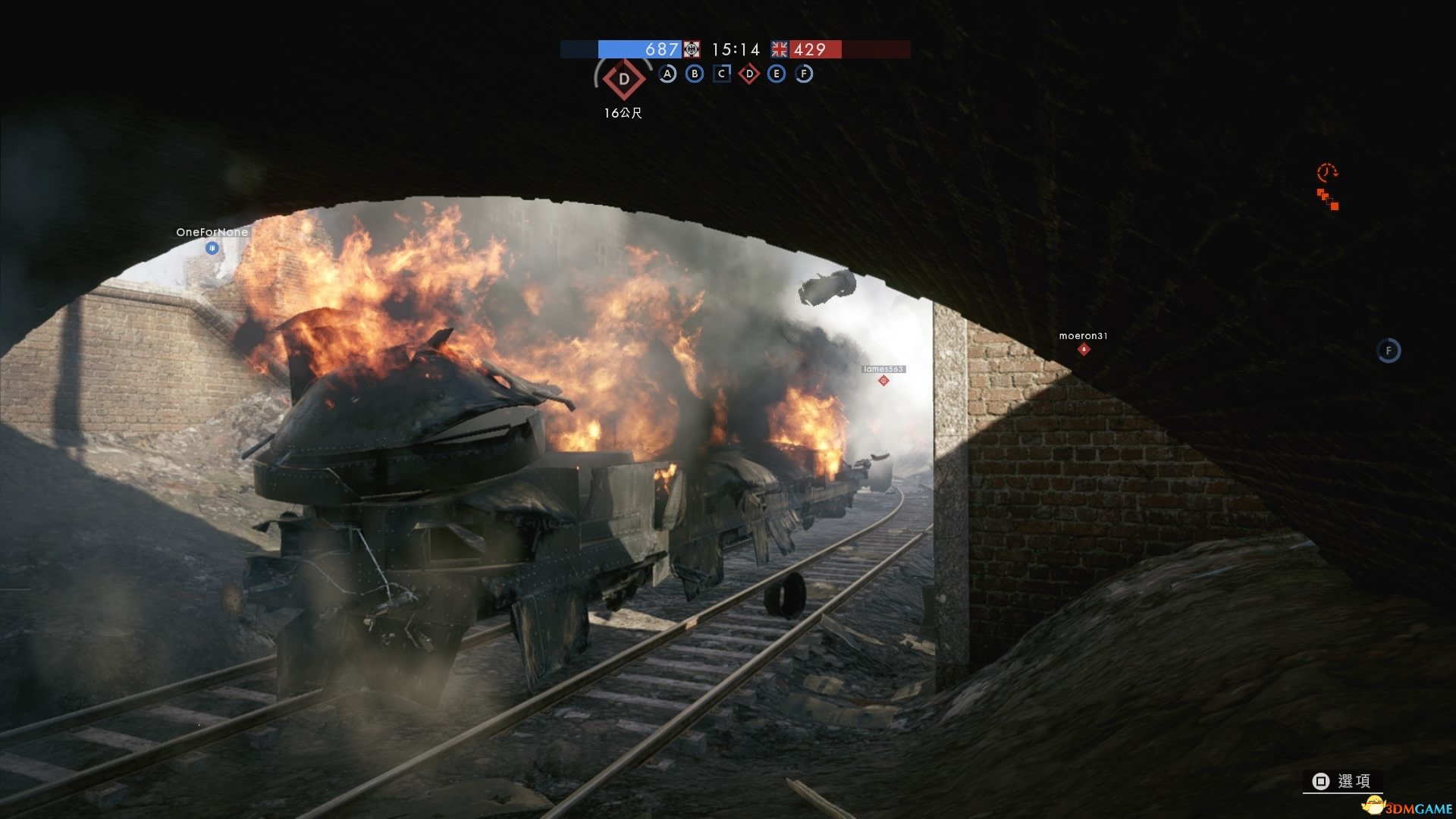Select the F flag next to E
Screen dimensions: 1456x819
click(x=804, y=74)
